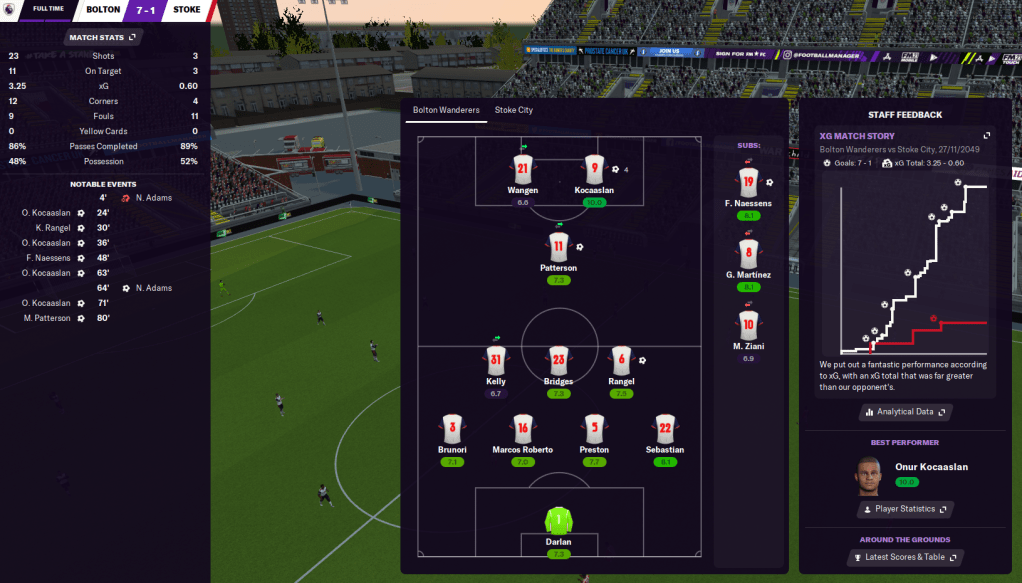
Task: Expand the xG Match Story panel
Action: coord(987,136)
